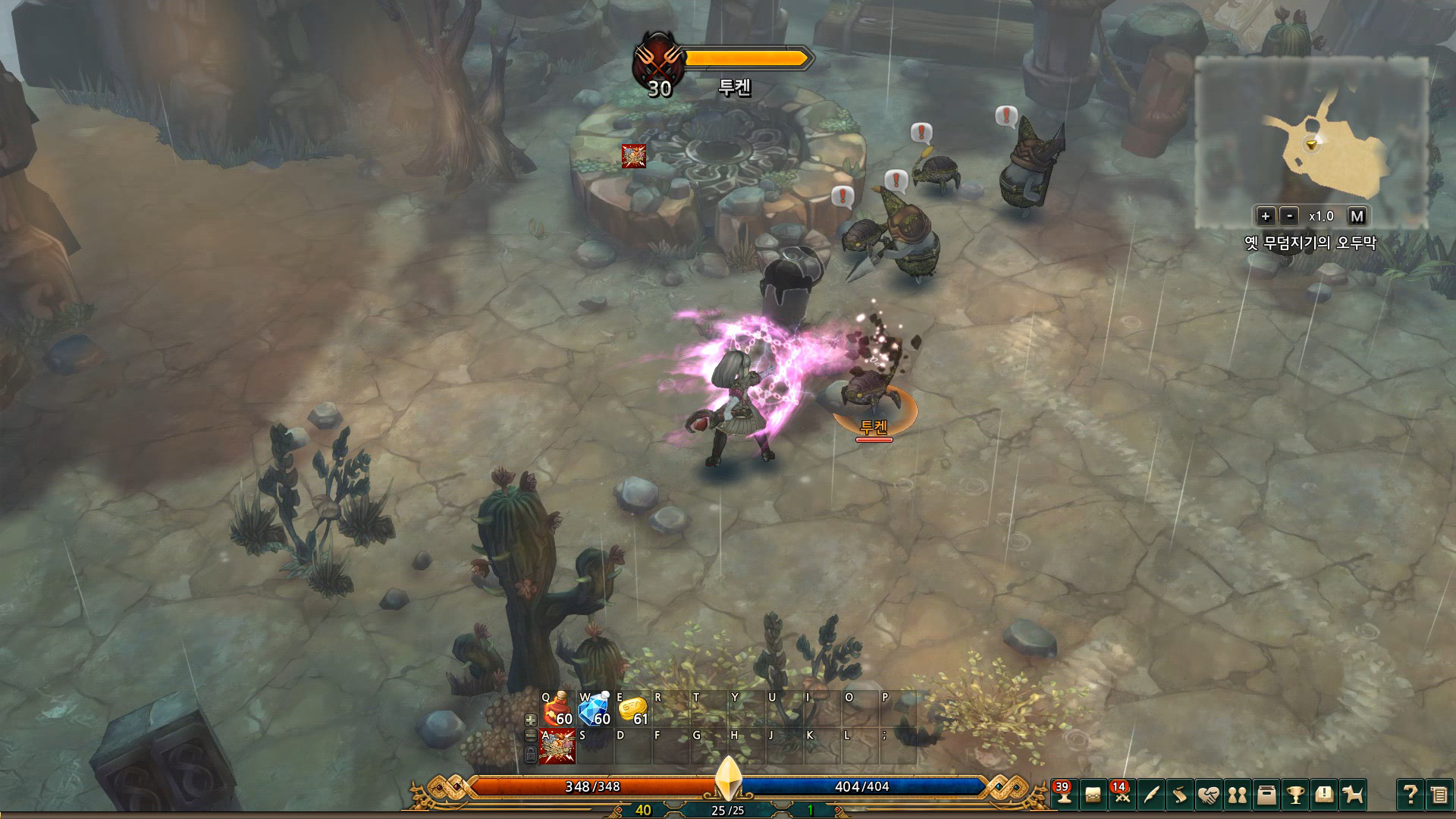Image resolution: width=1456 pixels, height=819 pixels.
Task: Open the inventory bag icon
Action: click(1094, 798)
